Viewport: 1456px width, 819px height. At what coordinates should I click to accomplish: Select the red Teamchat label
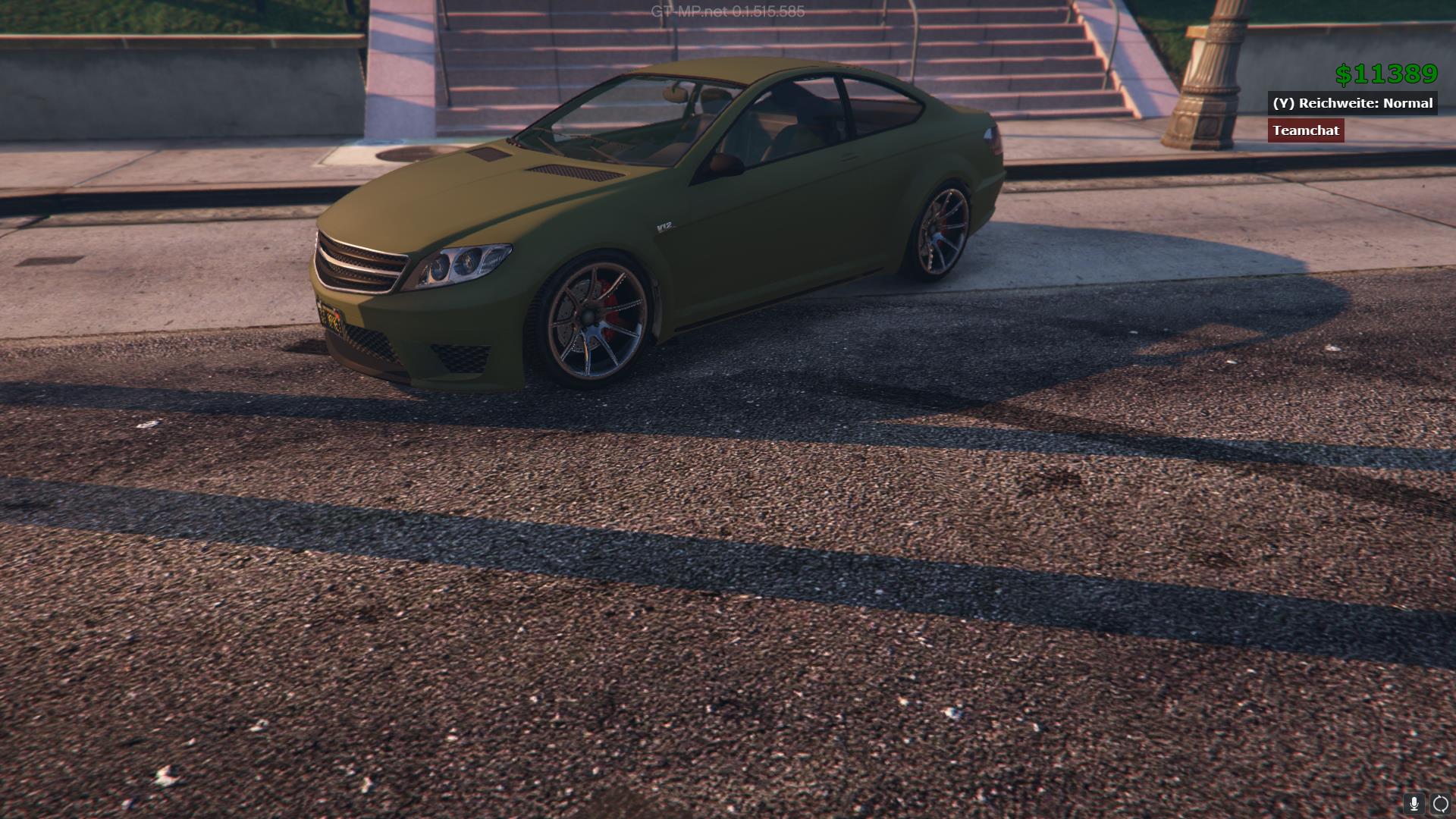point(1306,130)
